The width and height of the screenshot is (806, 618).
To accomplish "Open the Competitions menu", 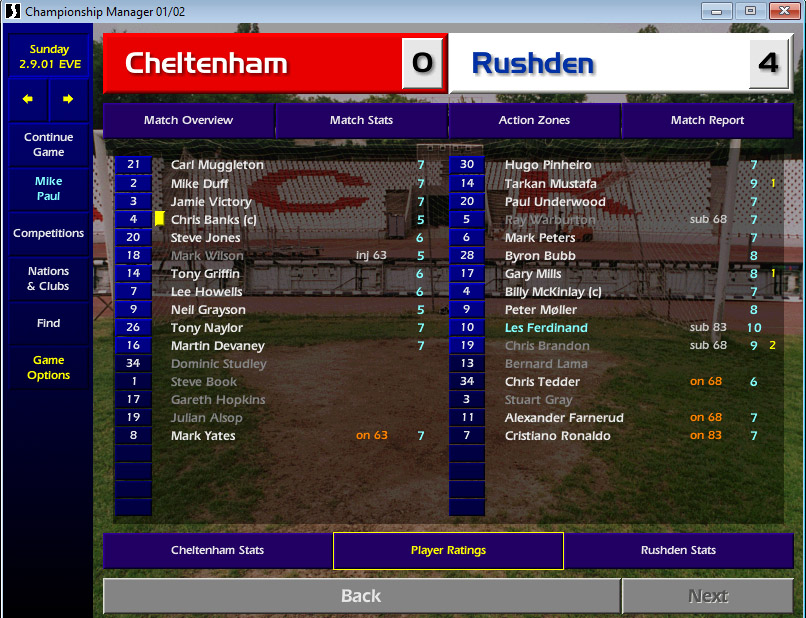I will [48, 233].
